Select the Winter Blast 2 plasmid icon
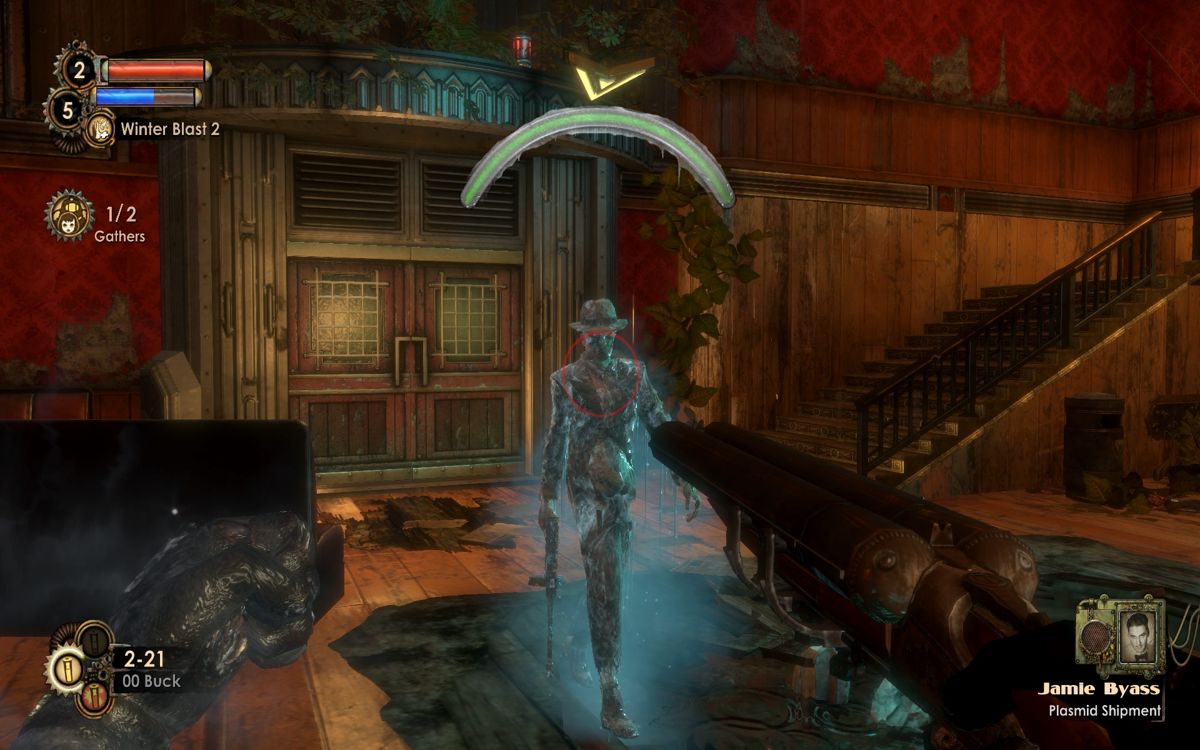This screenshot has height=750, width=1200. click(99, 129)
